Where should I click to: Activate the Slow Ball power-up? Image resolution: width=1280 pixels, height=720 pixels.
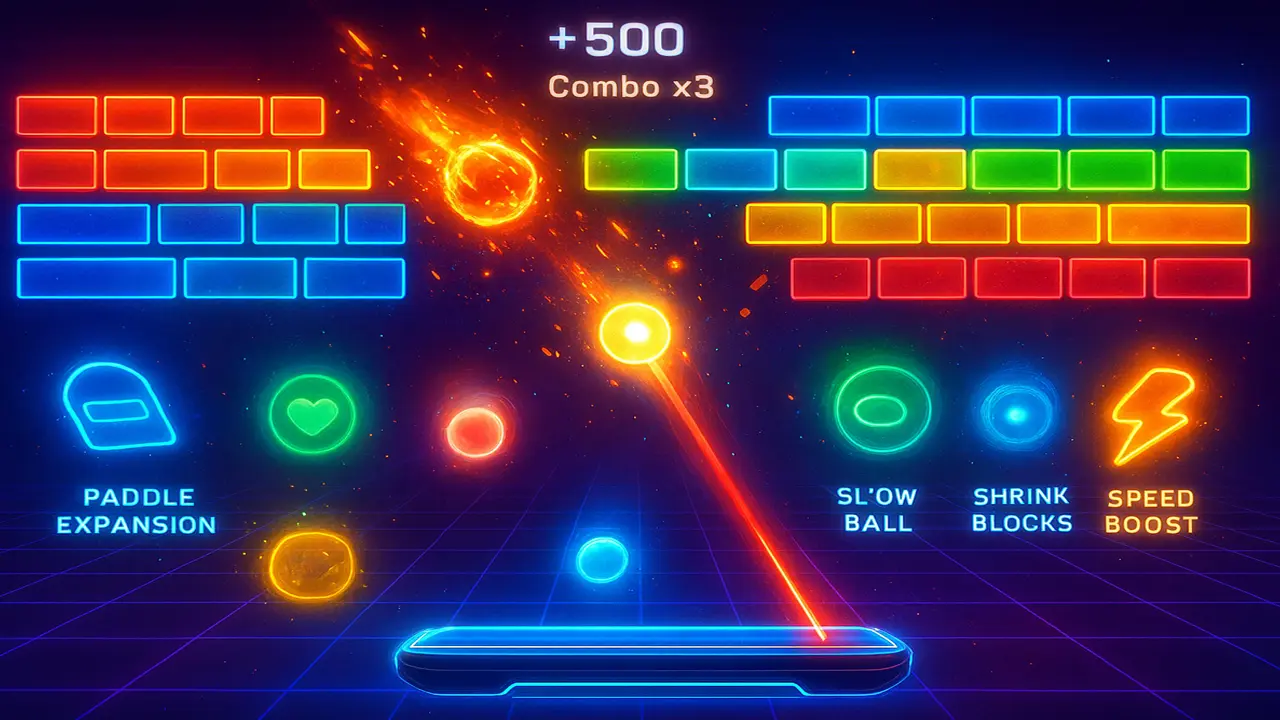click(877, 410)
